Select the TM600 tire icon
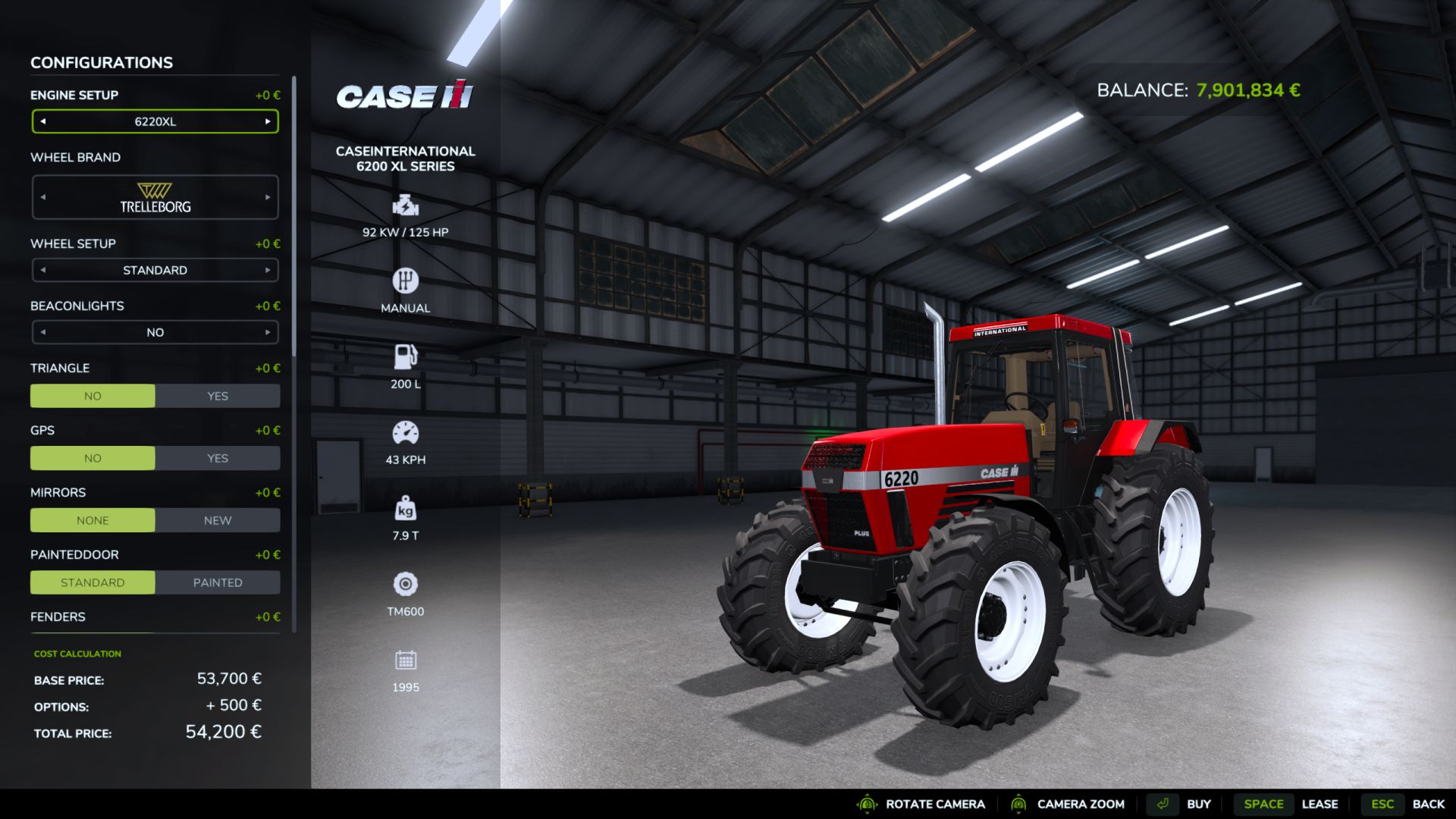 (406, 583)
